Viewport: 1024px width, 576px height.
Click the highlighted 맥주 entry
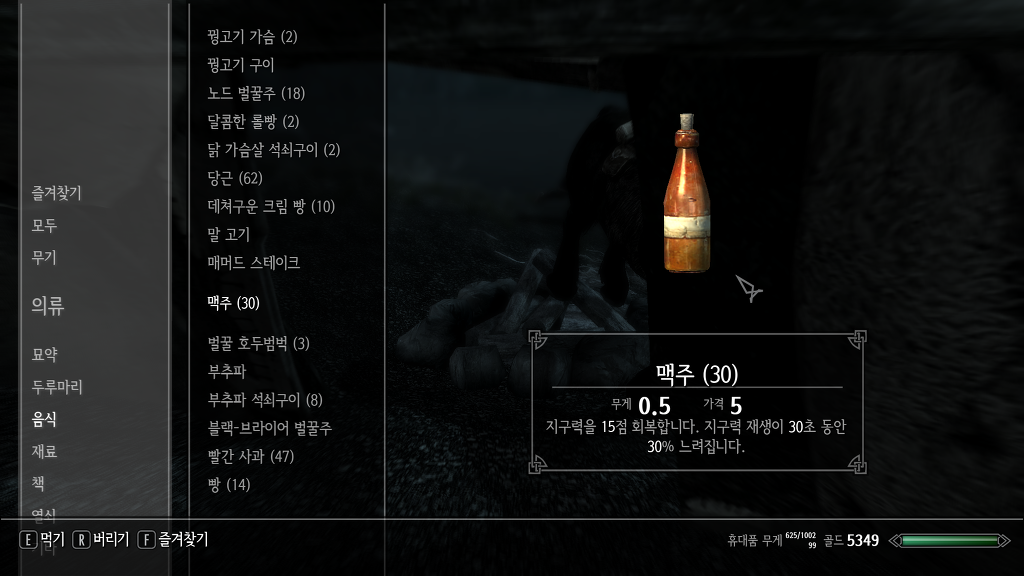click(x=233, y=303)
